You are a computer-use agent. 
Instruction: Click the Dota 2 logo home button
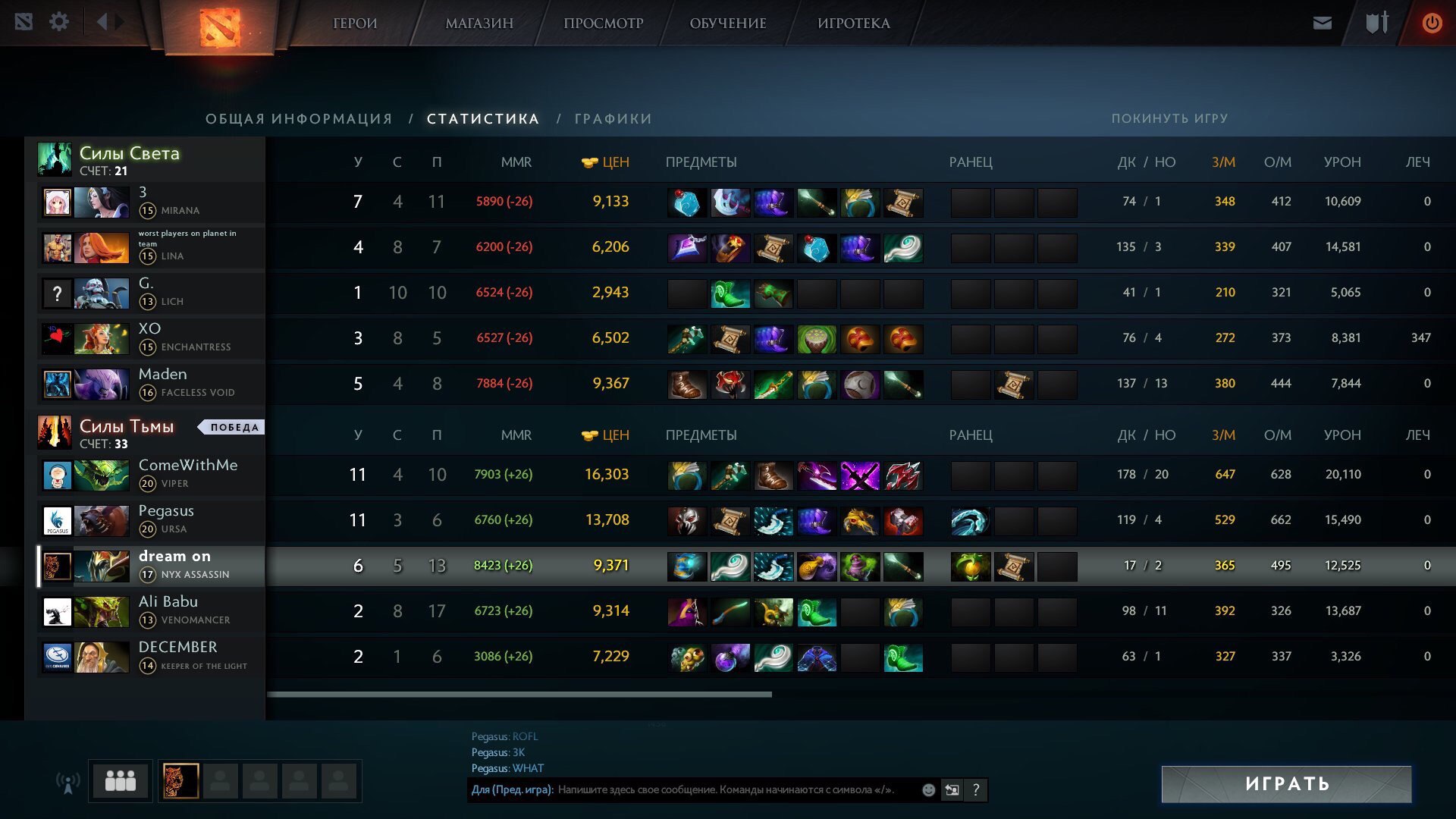pos(219,27)
